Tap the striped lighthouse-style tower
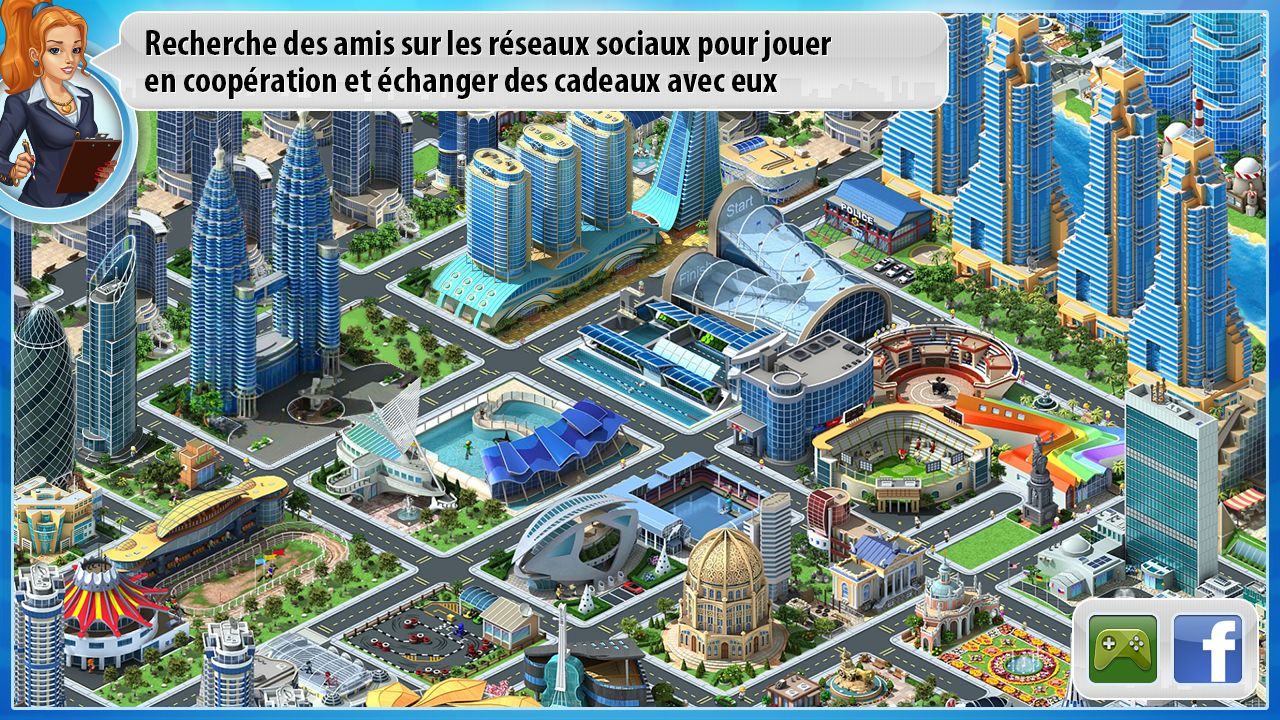Viewport: 1280px width, 720px height. point(1200,115)
